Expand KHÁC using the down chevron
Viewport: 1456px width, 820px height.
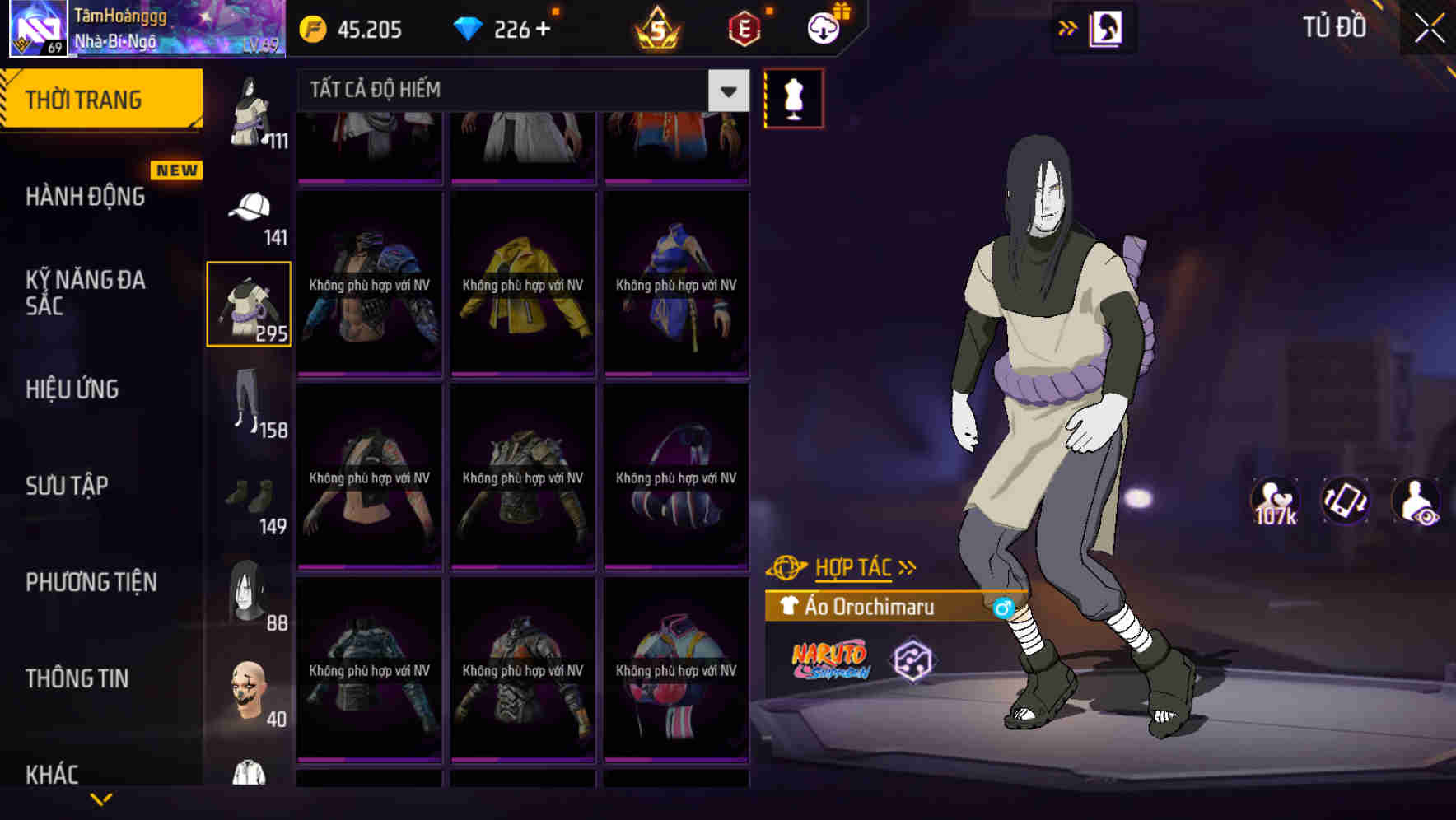point(101,799)
